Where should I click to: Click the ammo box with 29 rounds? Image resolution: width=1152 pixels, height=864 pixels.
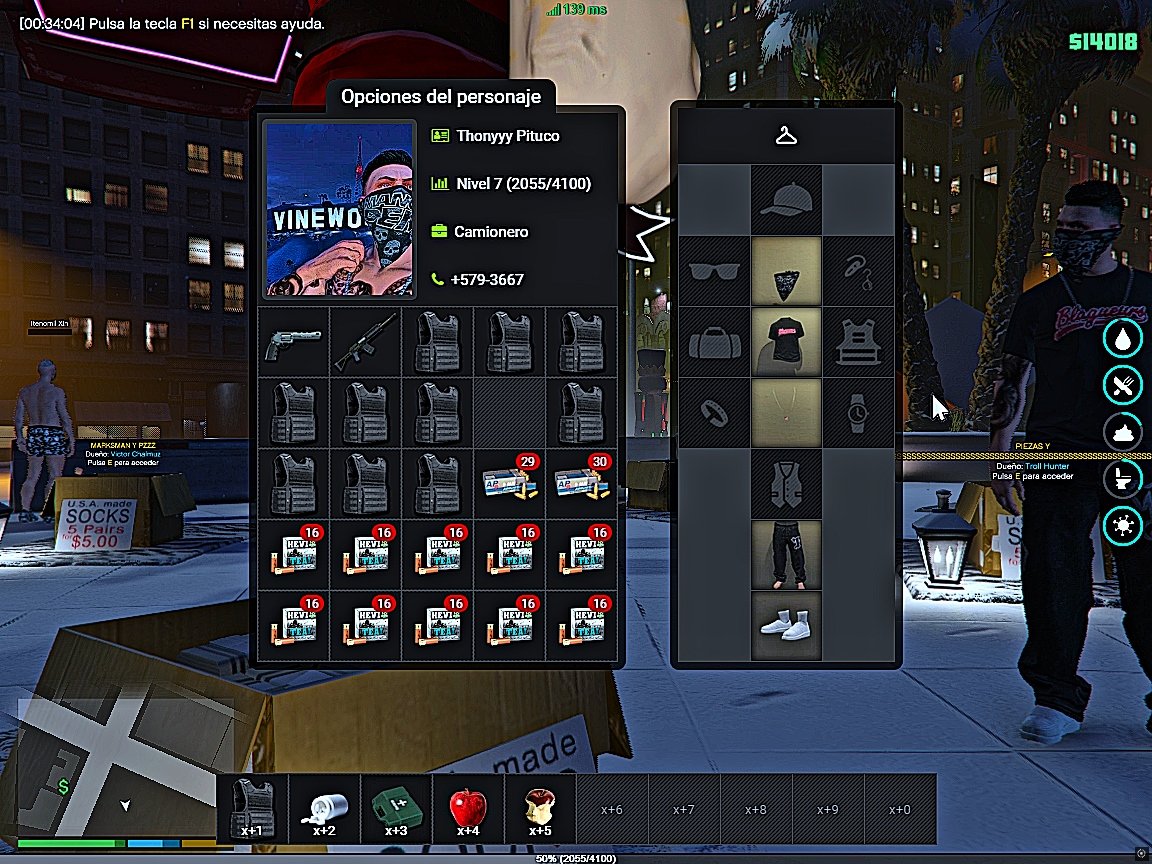pyautogui.click(x=510, y=484)
